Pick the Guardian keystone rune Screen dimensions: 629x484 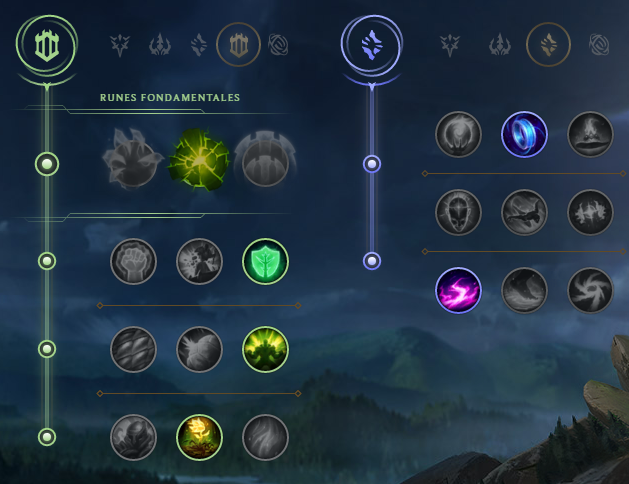(x=265, y=157)
